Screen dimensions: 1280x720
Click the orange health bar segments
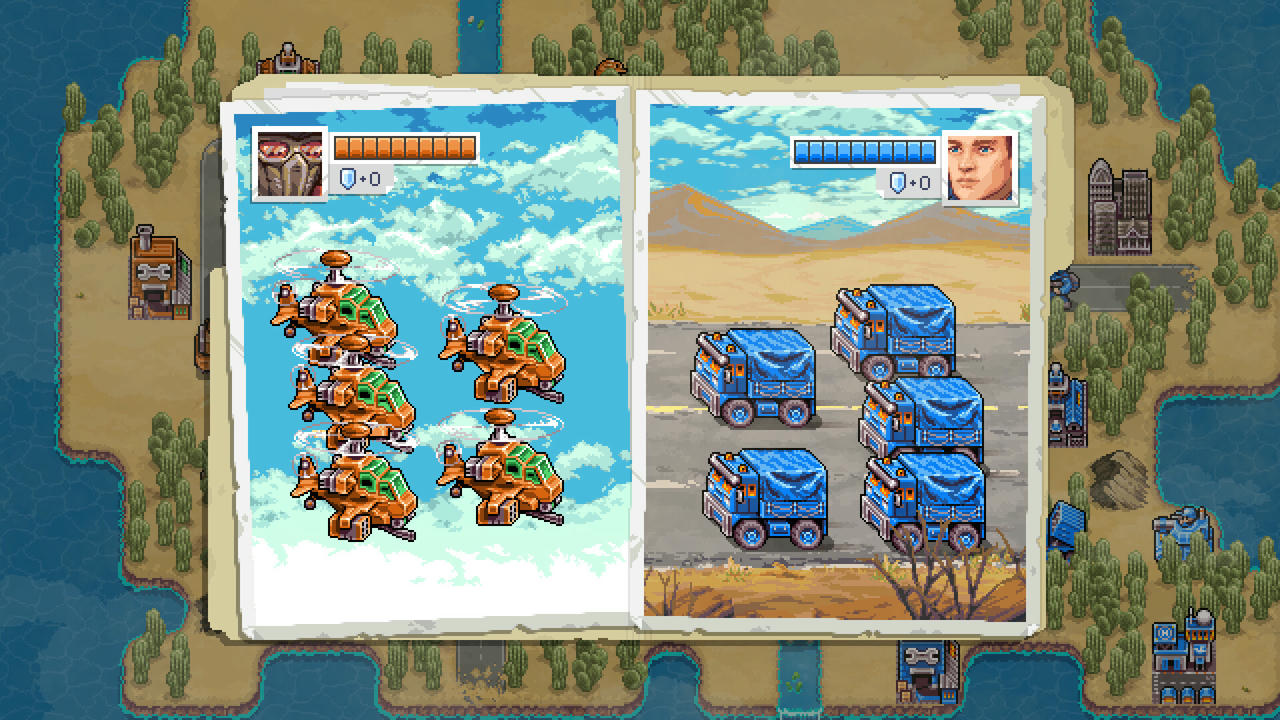410,147
